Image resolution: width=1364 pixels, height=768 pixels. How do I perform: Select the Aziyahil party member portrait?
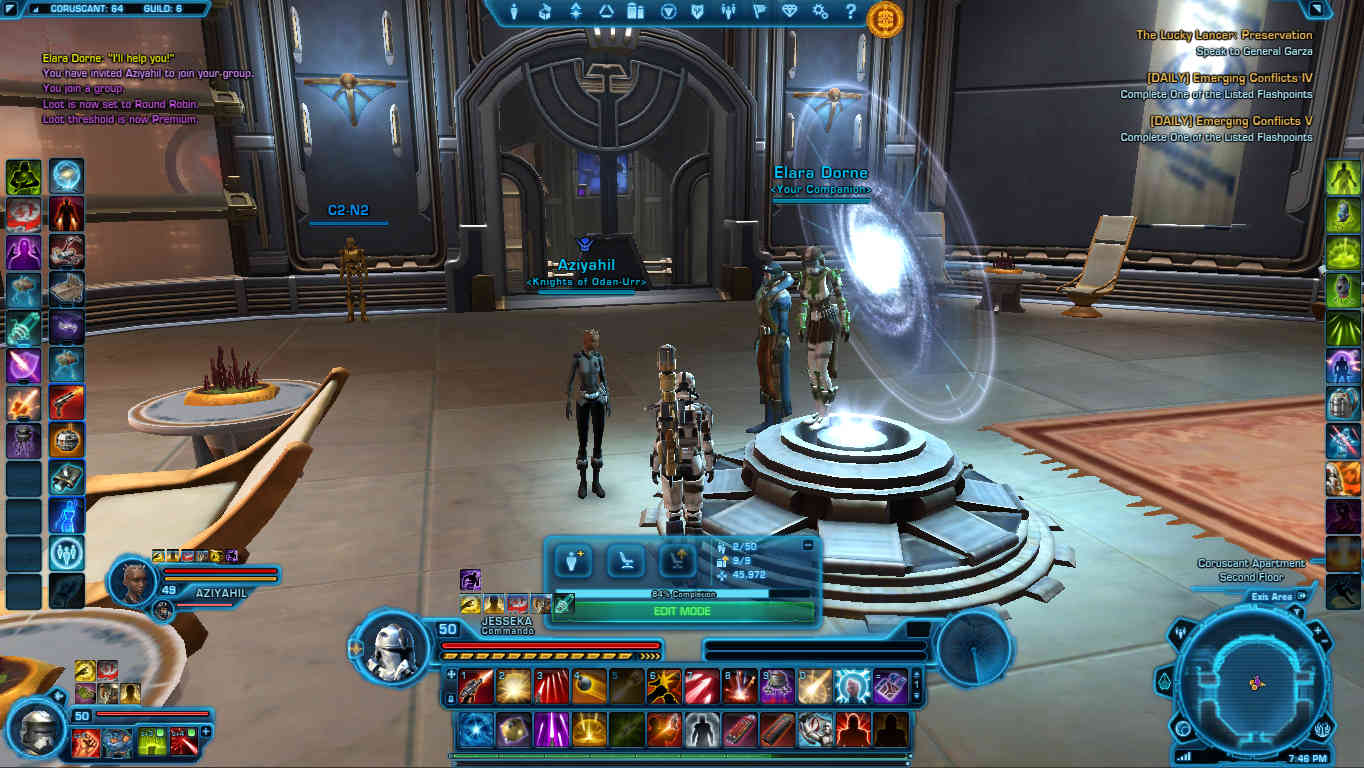[x=133, y=582]
